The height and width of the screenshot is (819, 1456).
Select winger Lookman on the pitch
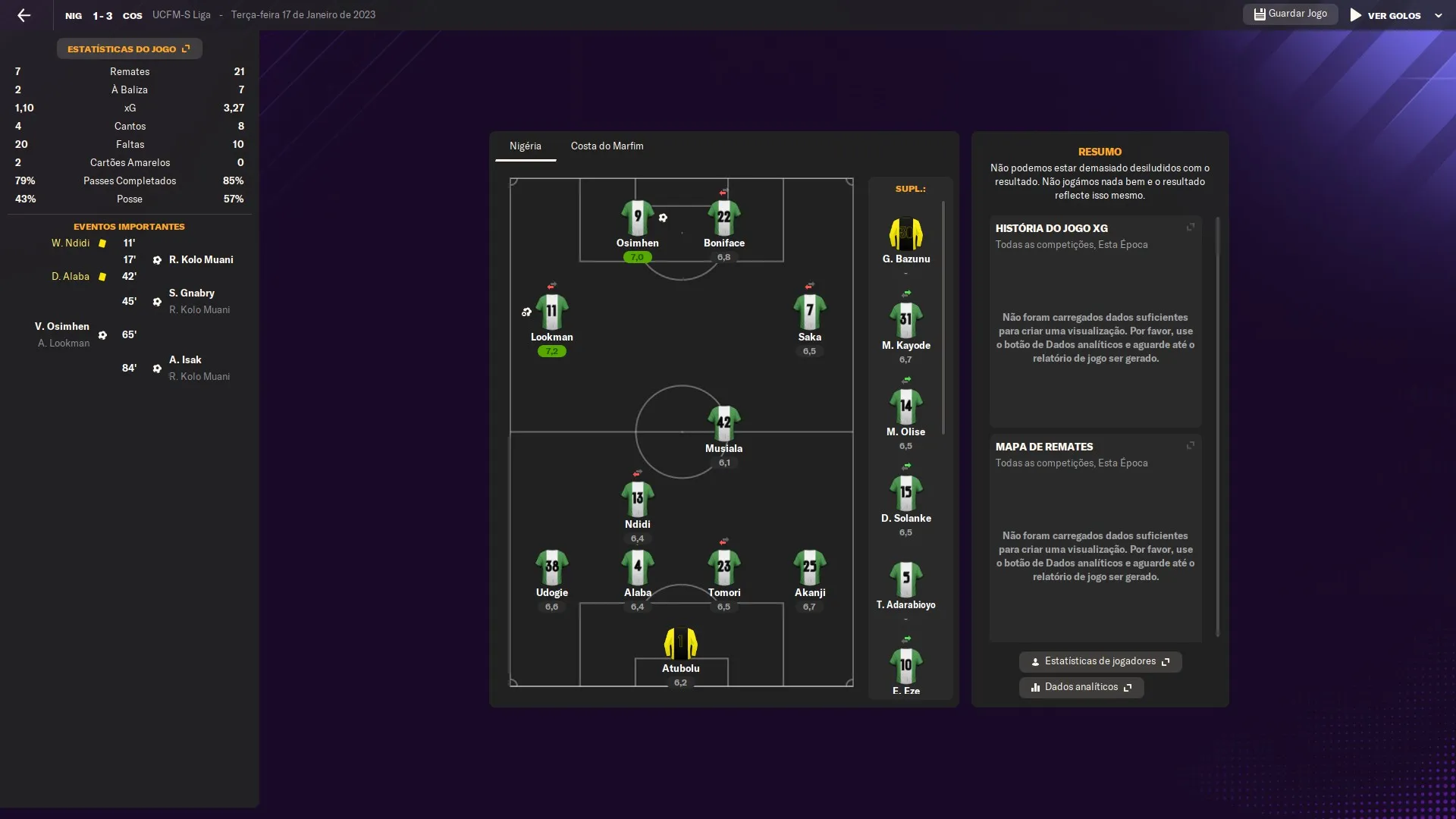click(x=551, y=312)
